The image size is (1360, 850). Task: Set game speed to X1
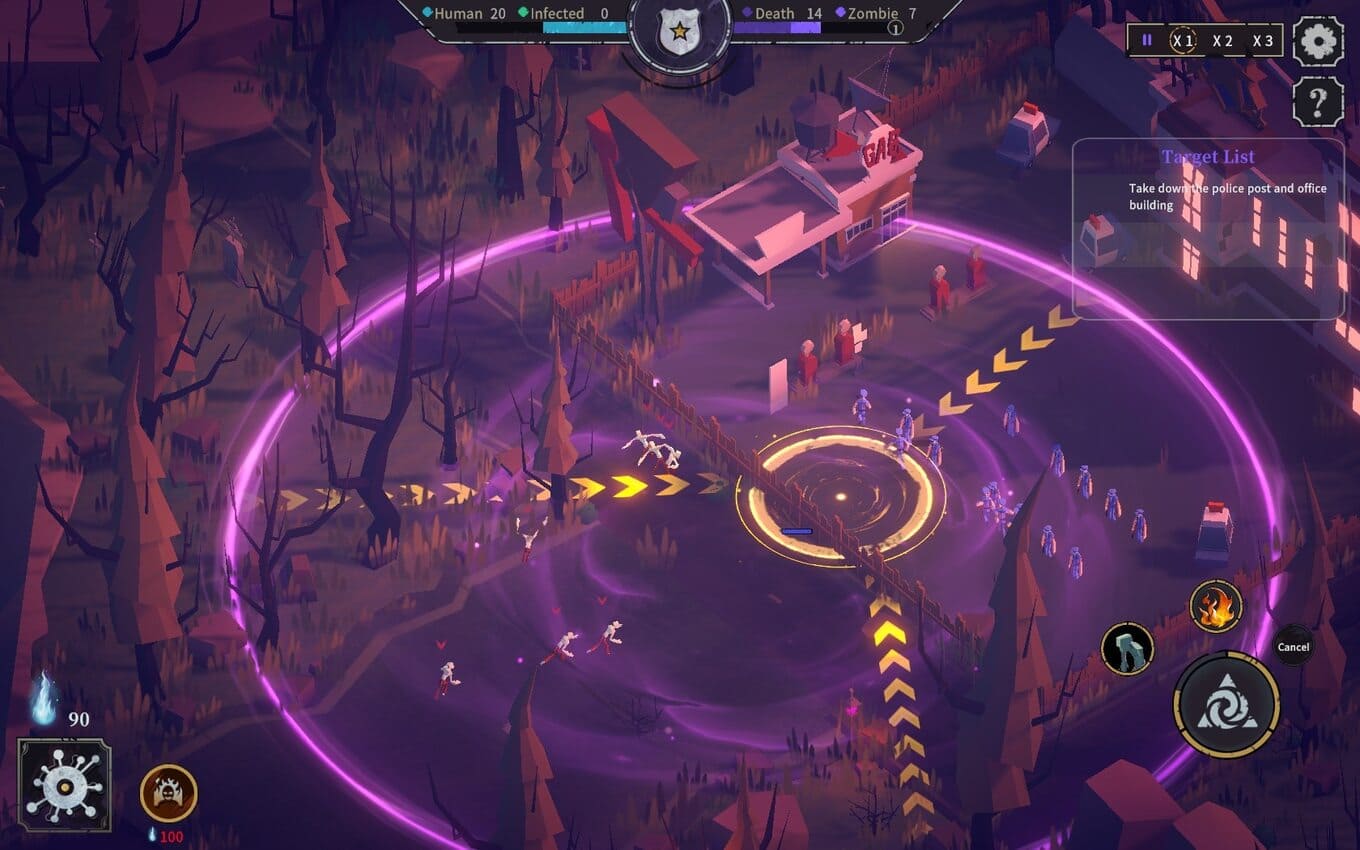(1184, 41)
